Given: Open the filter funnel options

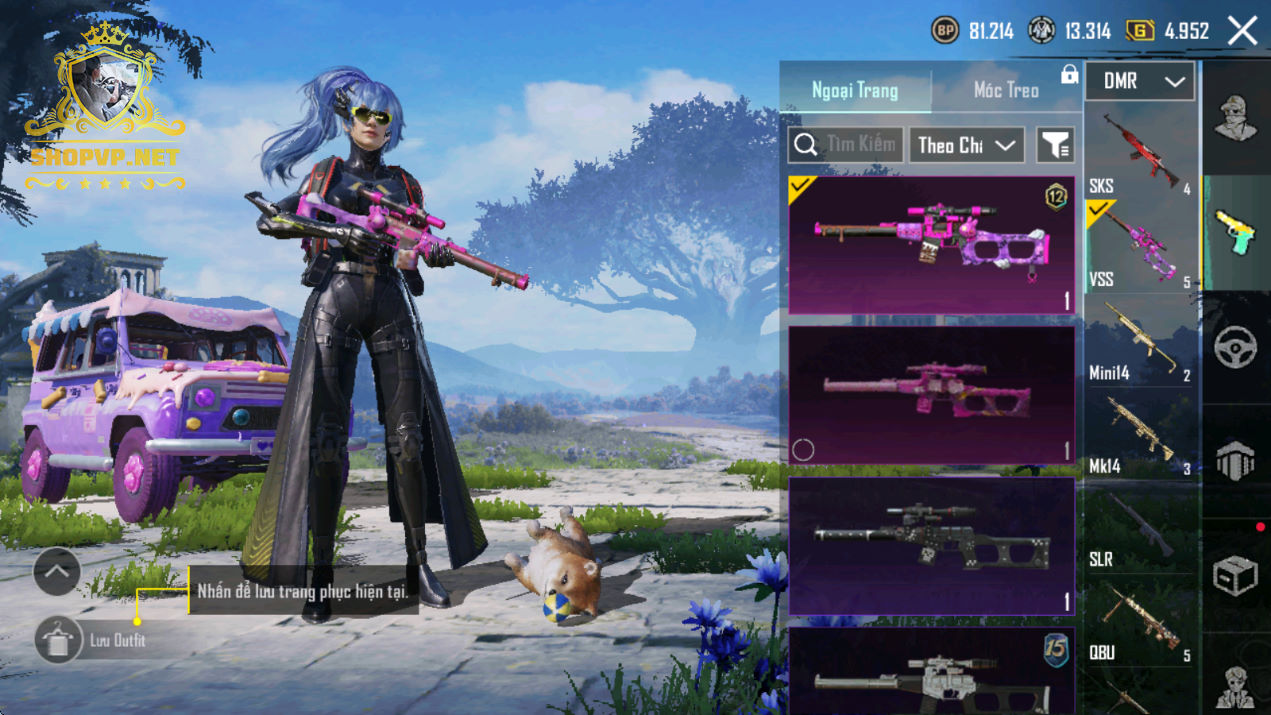Looking at the screenshot, I should tap(1055, 145).
